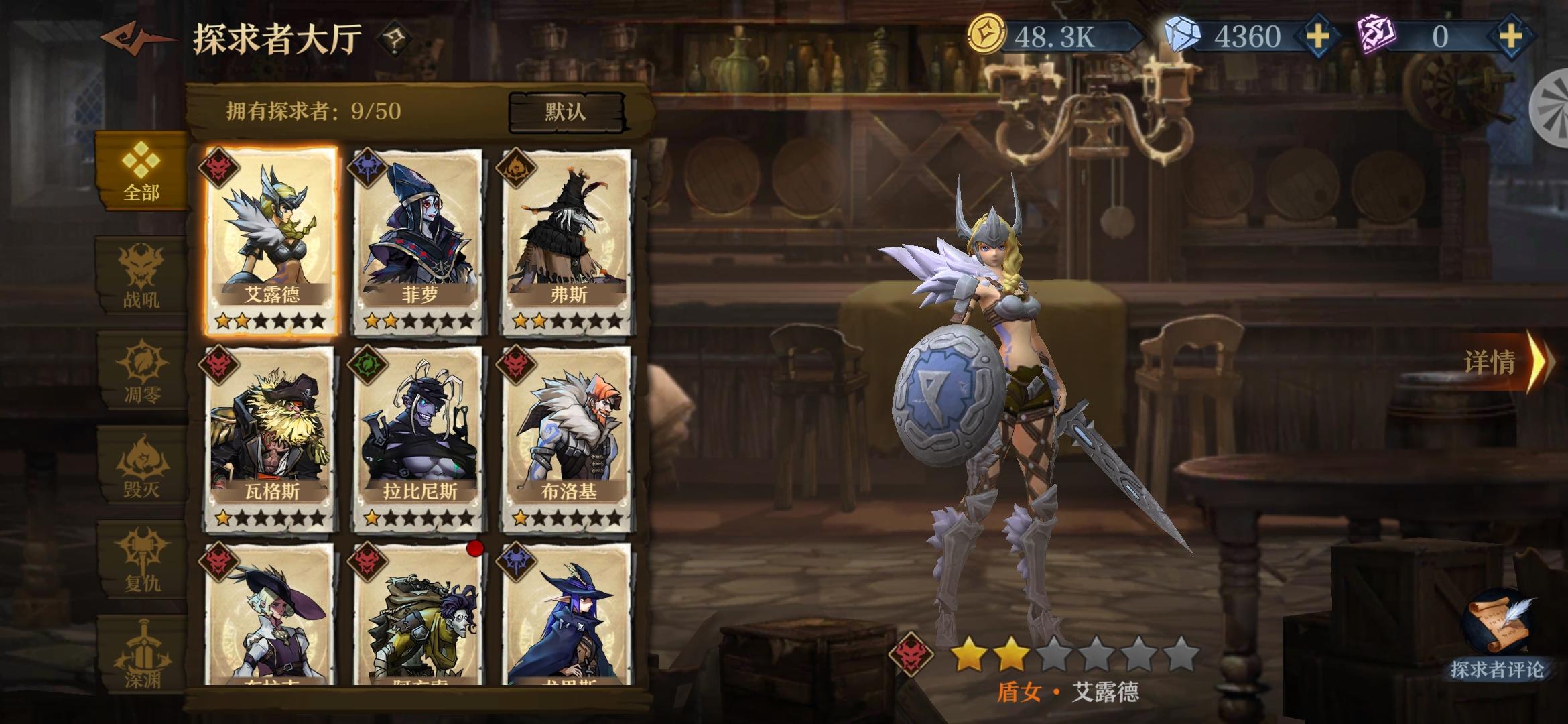Click the faction emblem on 艾露德's card
This screenshot has height=724, width=1568.
220,167
